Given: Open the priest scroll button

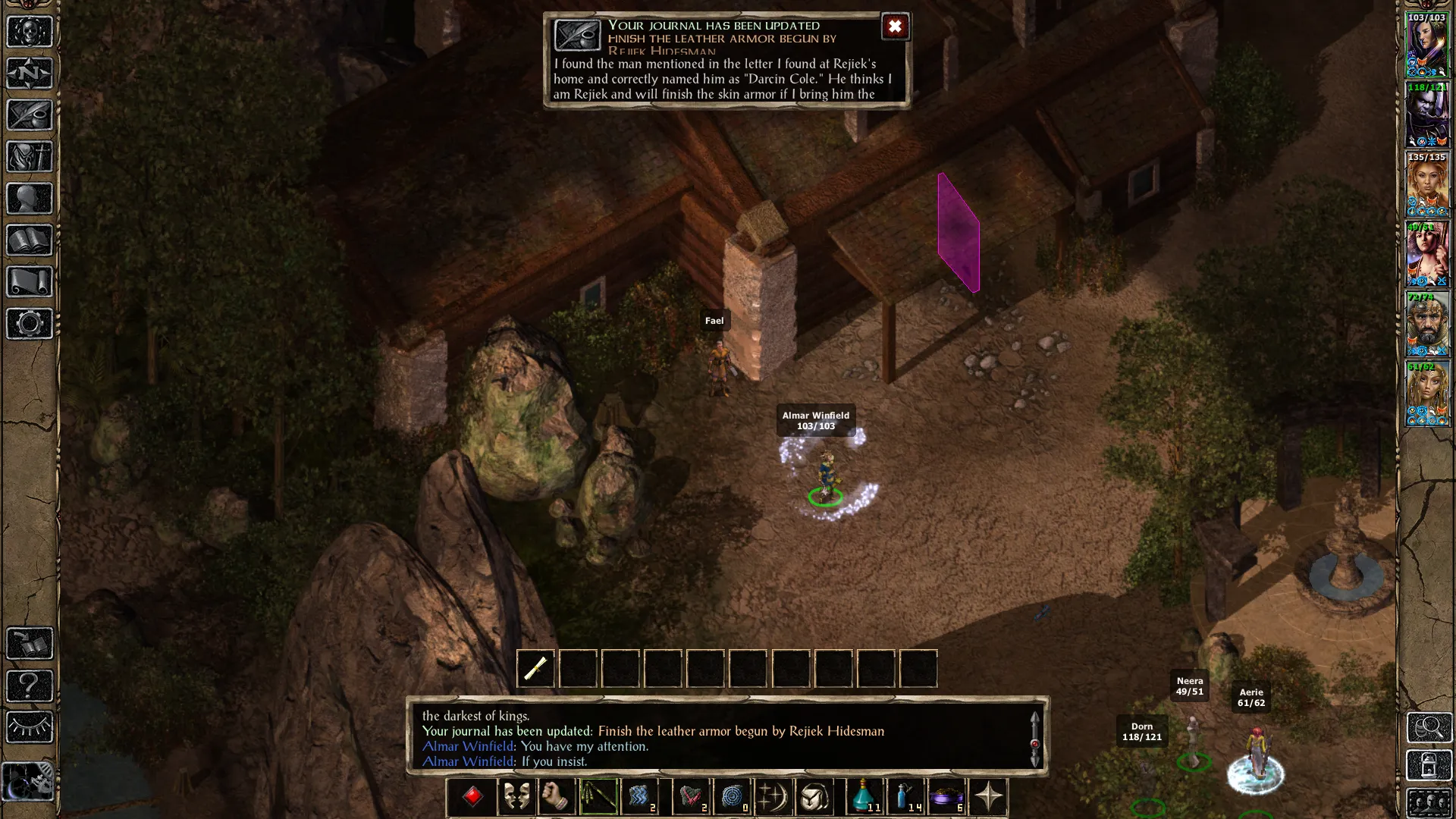Looking at the screenshot, I should (30, 282).
